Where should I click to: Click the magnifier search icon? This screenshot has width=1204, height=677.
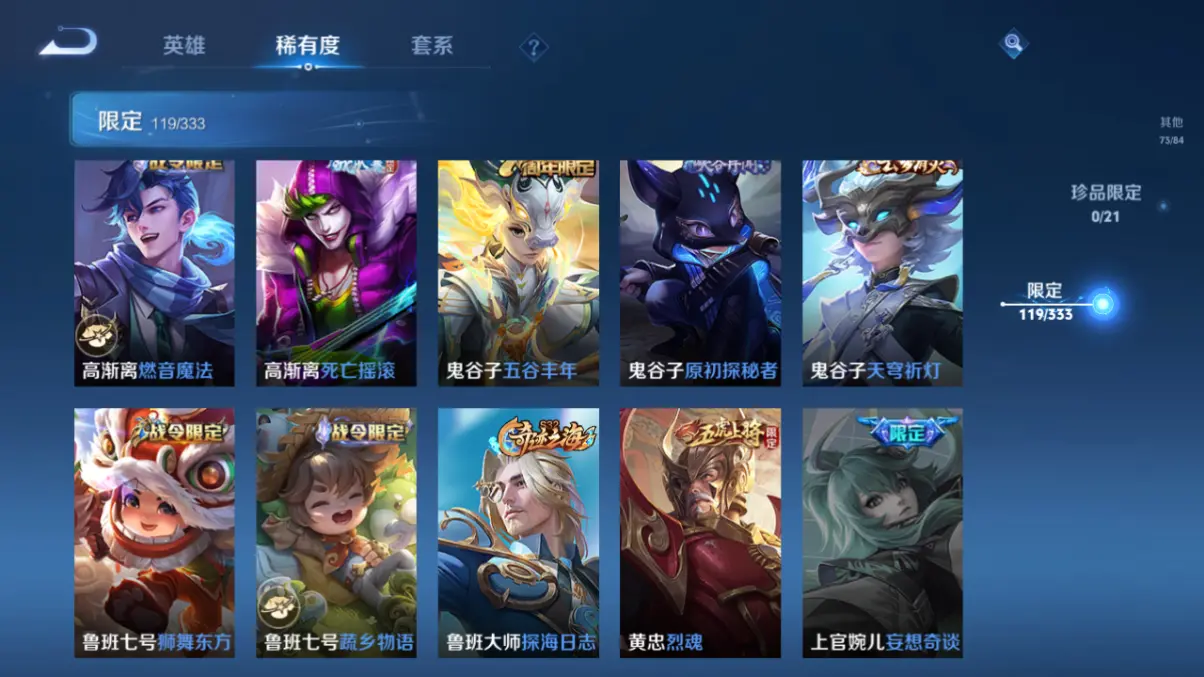(x=1013, y=43)
